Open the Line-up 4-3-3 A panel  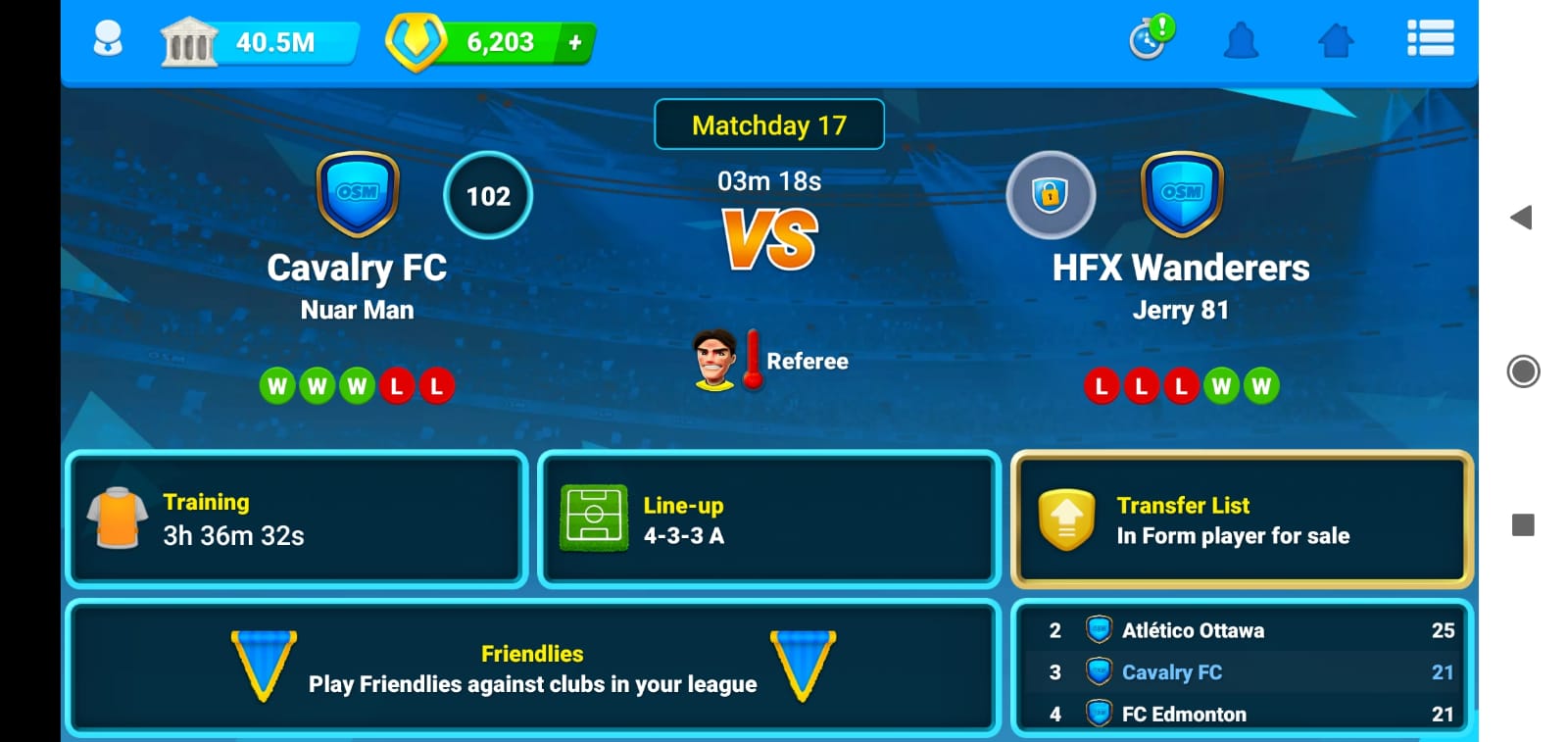[x=769, y=519]
